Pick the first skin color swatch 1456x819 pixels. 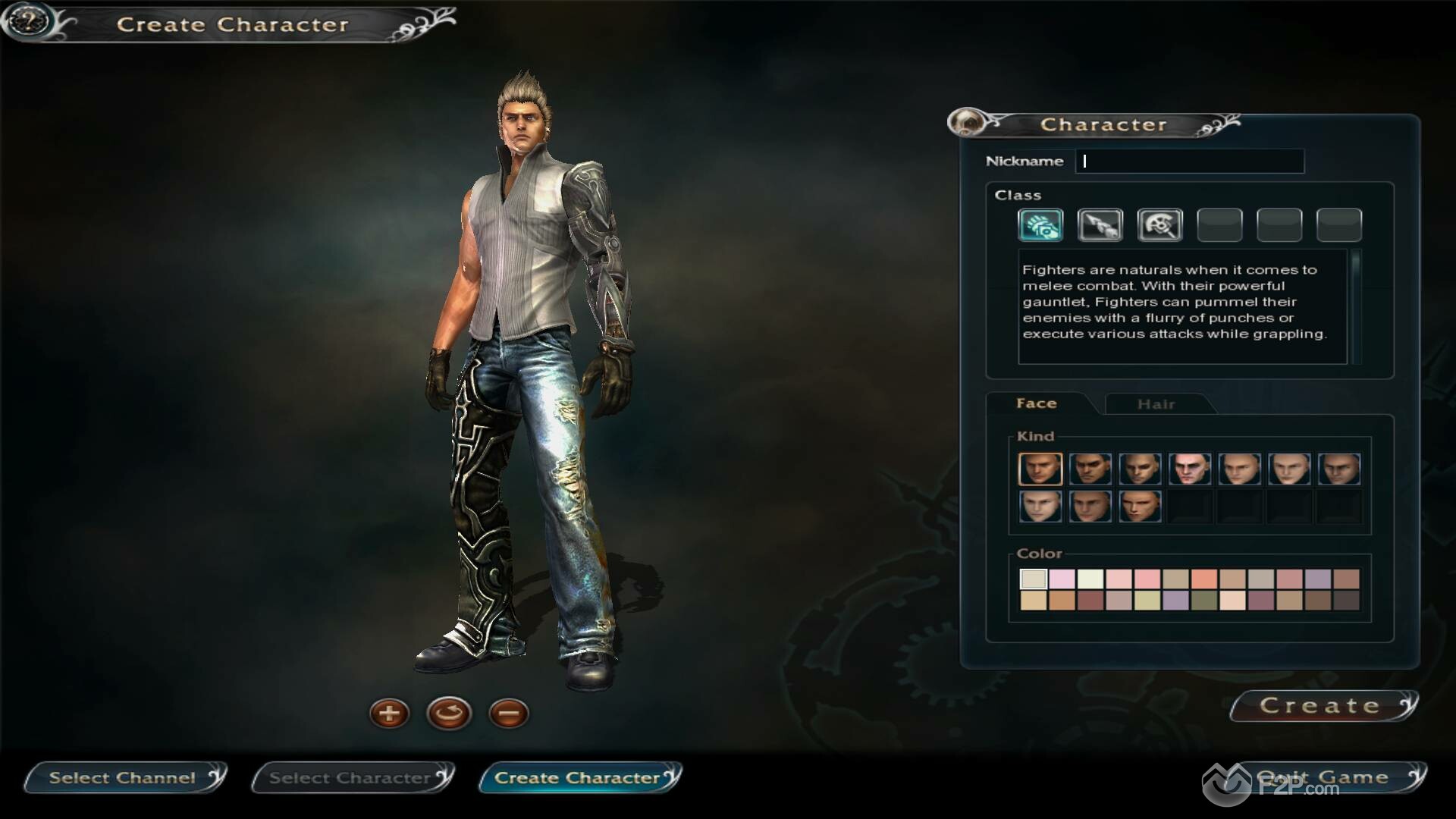click(1033, 579)
